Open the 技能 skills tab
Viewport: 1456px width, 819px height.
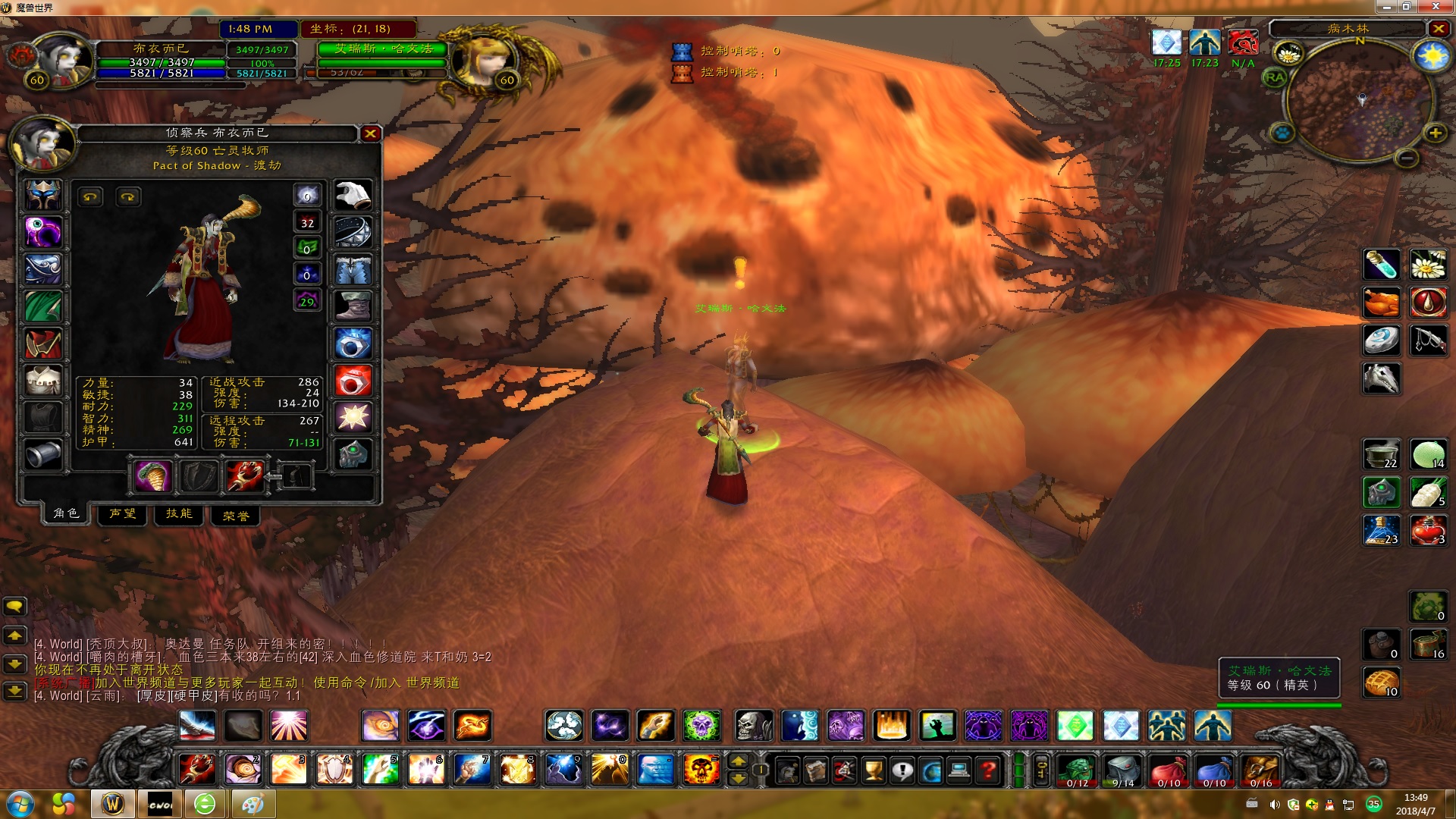pyautogui.click(x=179, y=514)
